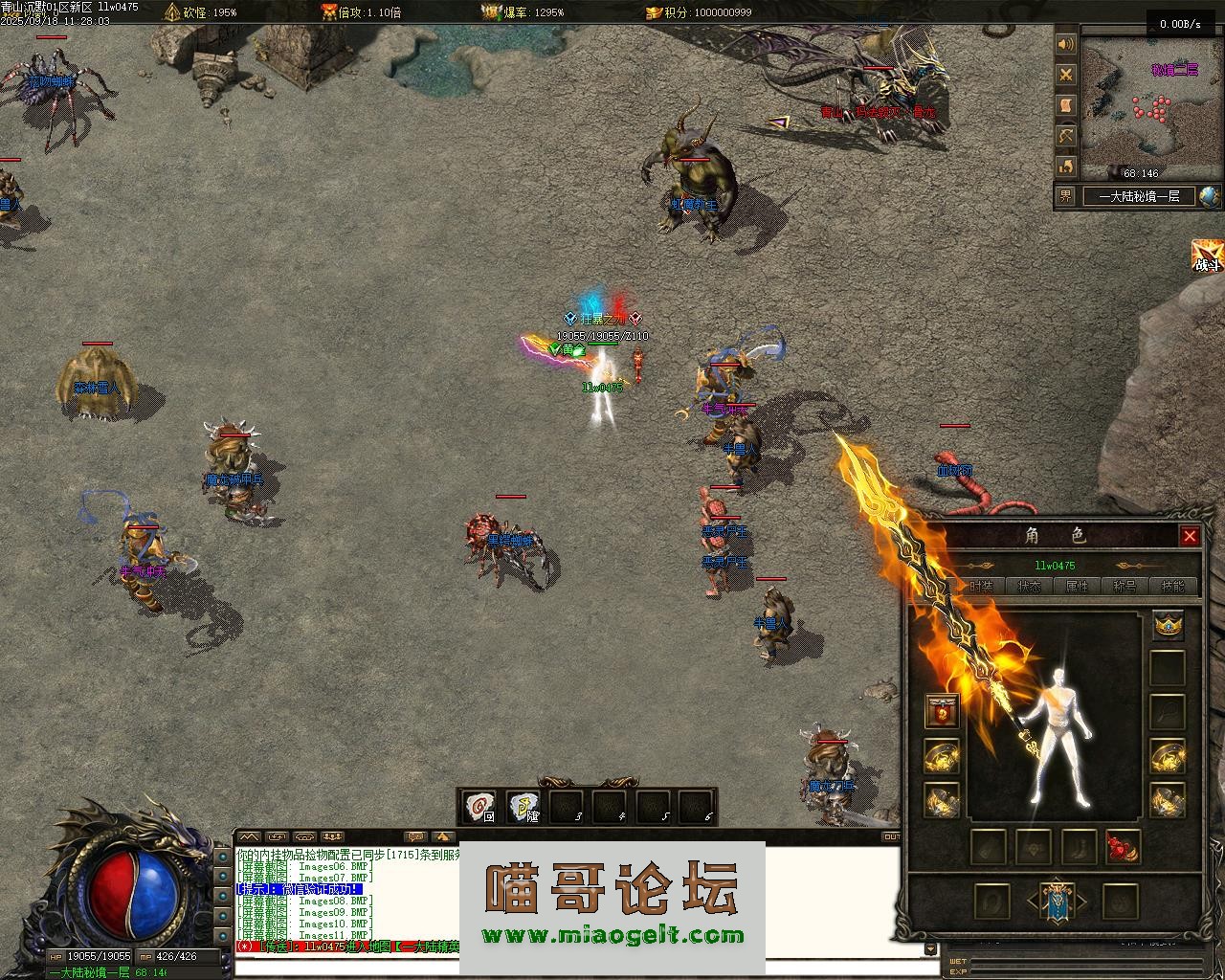This screenshot has height=980, width=1225.
Task: Open the 称号 titles tab
Action: [1125, 586]
